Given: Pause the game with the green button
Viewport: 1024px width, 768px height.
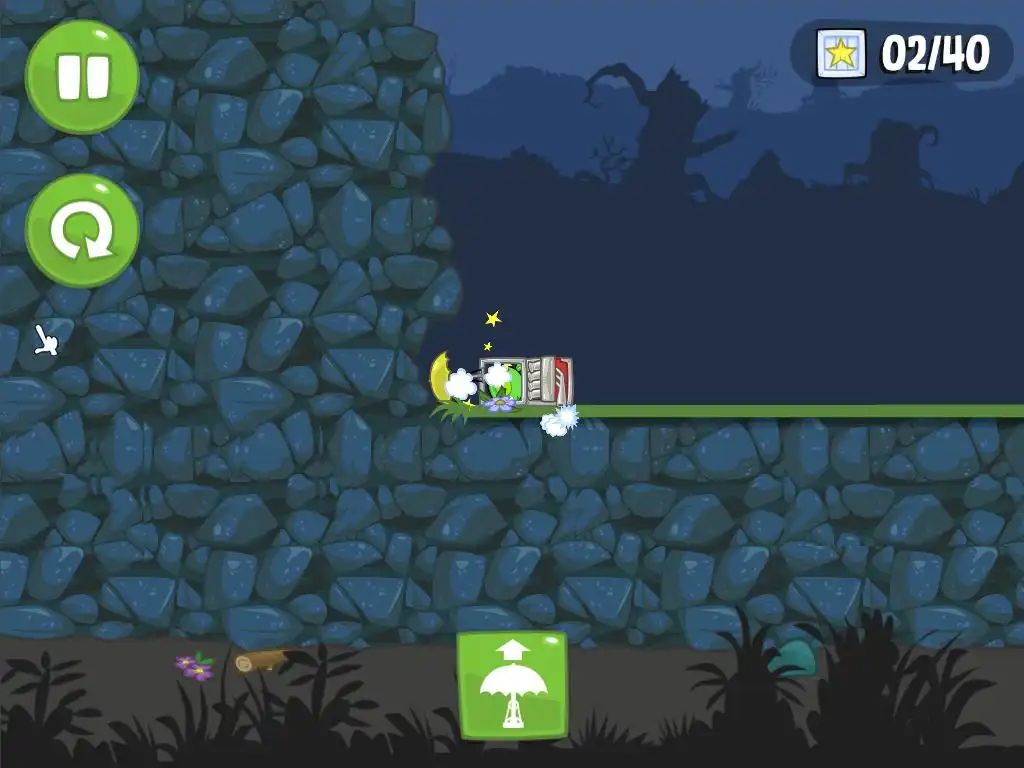Looking at the screenshot, I should click(82, 77).
